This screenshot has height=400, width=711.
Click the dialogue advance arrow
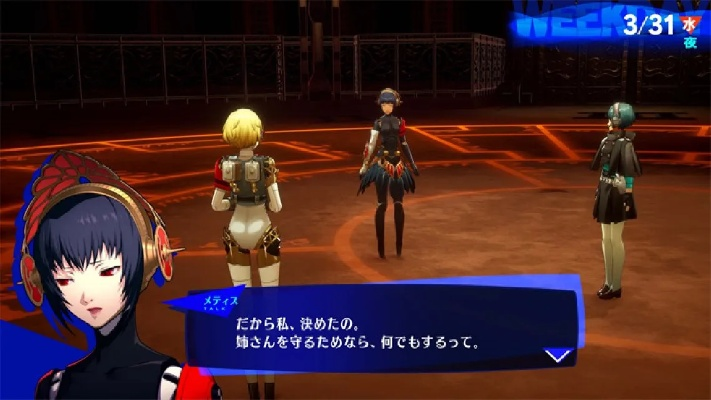click(558, 355)
